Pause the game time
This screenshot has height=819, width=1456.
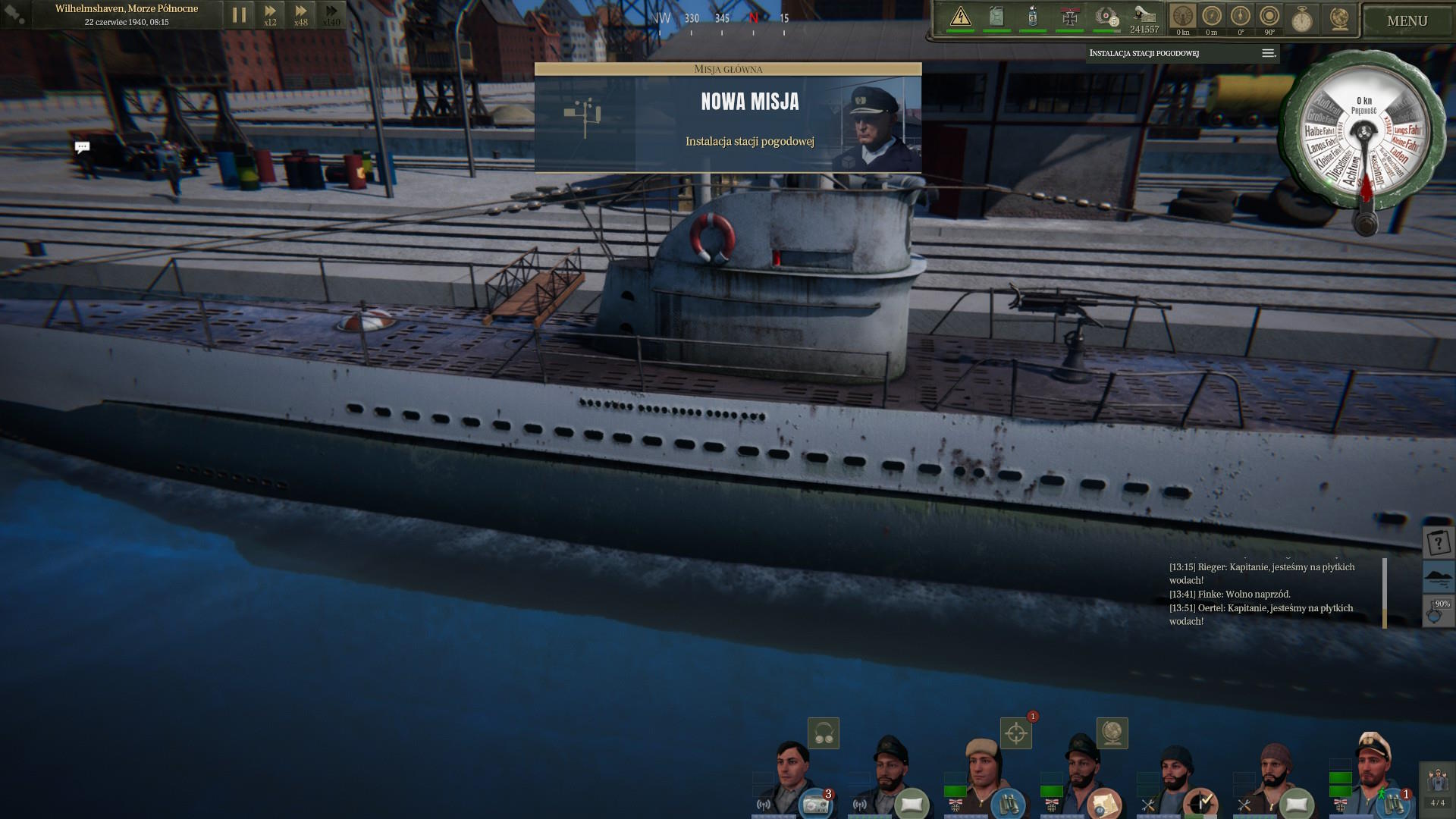[x=239, y=15]
